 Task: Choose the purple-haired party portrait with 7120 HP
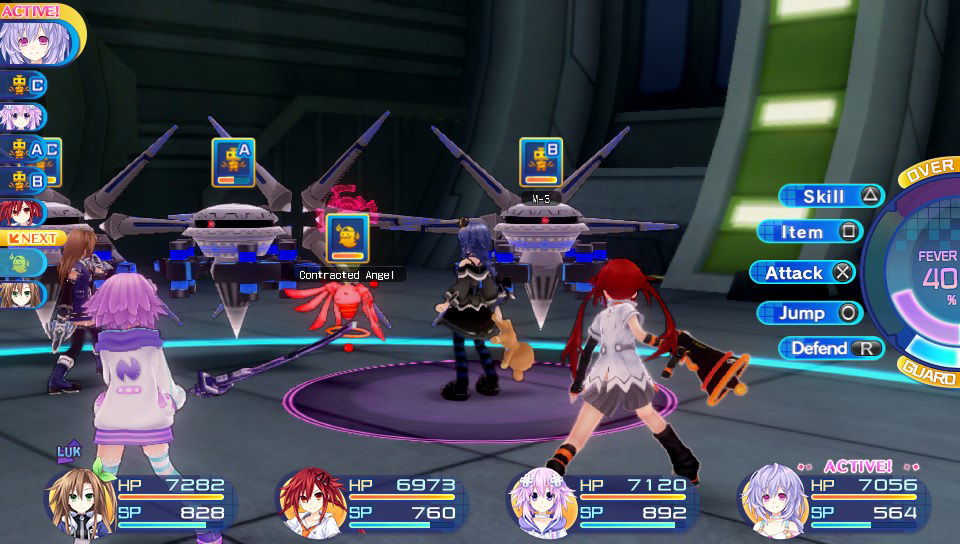pyautogui.click(x=542, y=500)
